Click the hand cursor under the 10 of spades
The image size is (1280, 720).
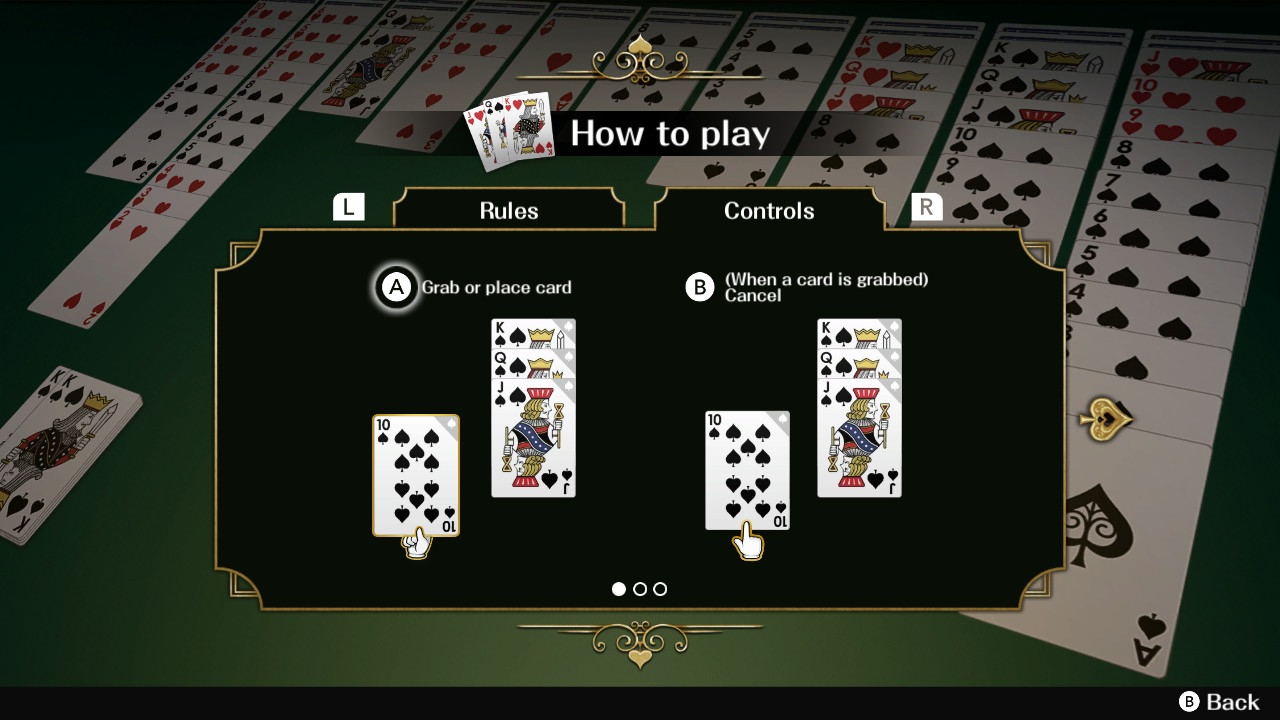416,543
